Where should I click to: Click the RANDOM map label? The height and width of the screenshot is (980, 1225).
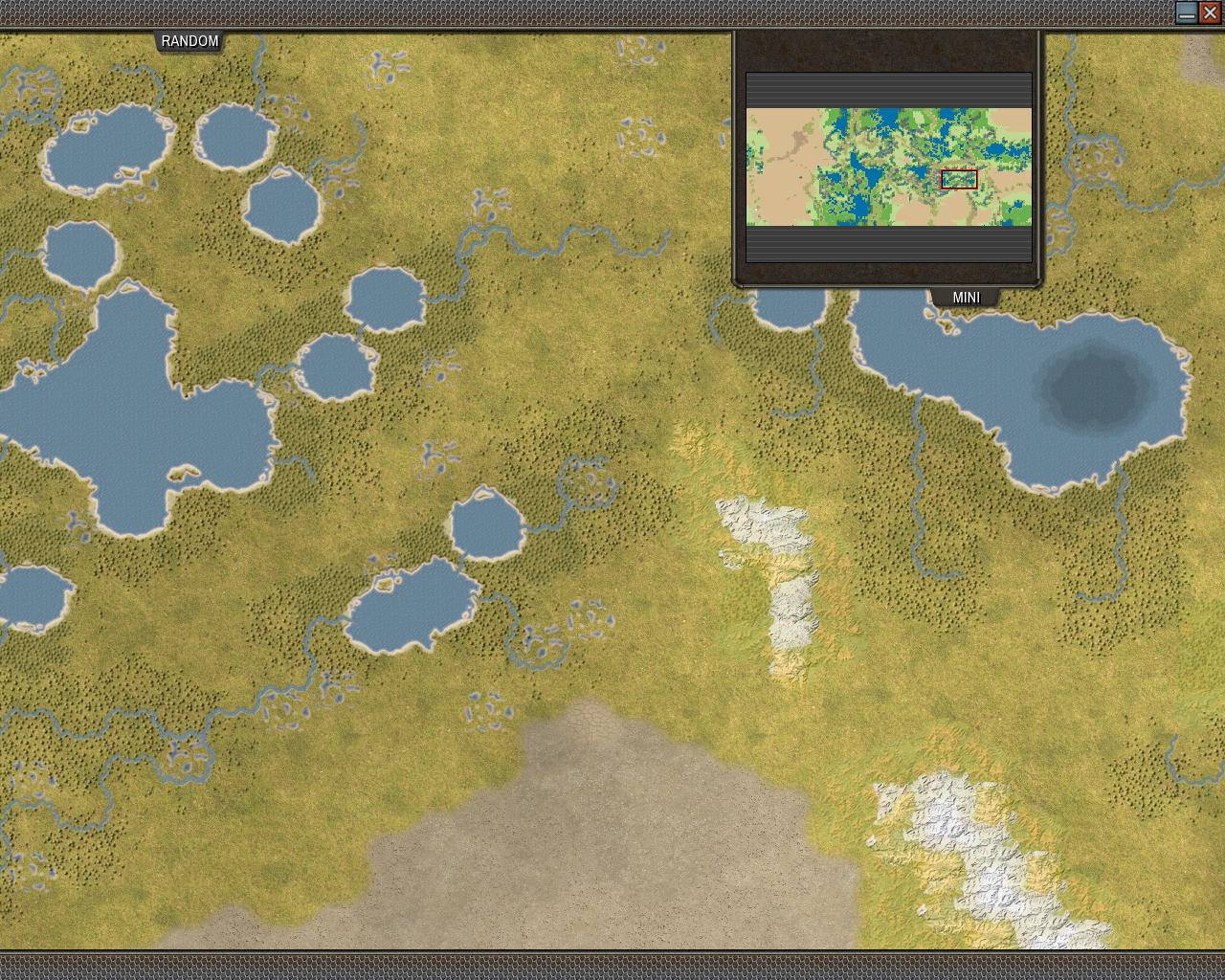coord(189,41)
